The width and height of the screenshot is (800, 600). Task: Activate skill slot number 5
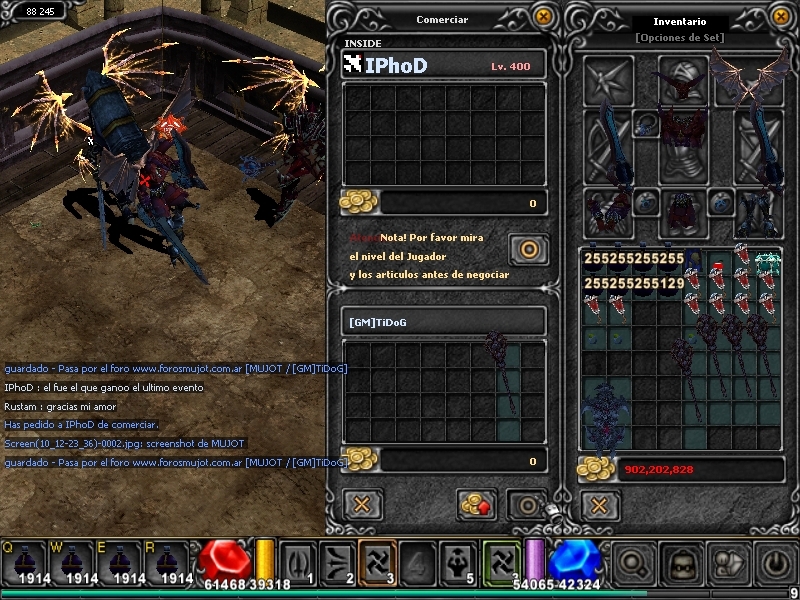coord(455,562)
